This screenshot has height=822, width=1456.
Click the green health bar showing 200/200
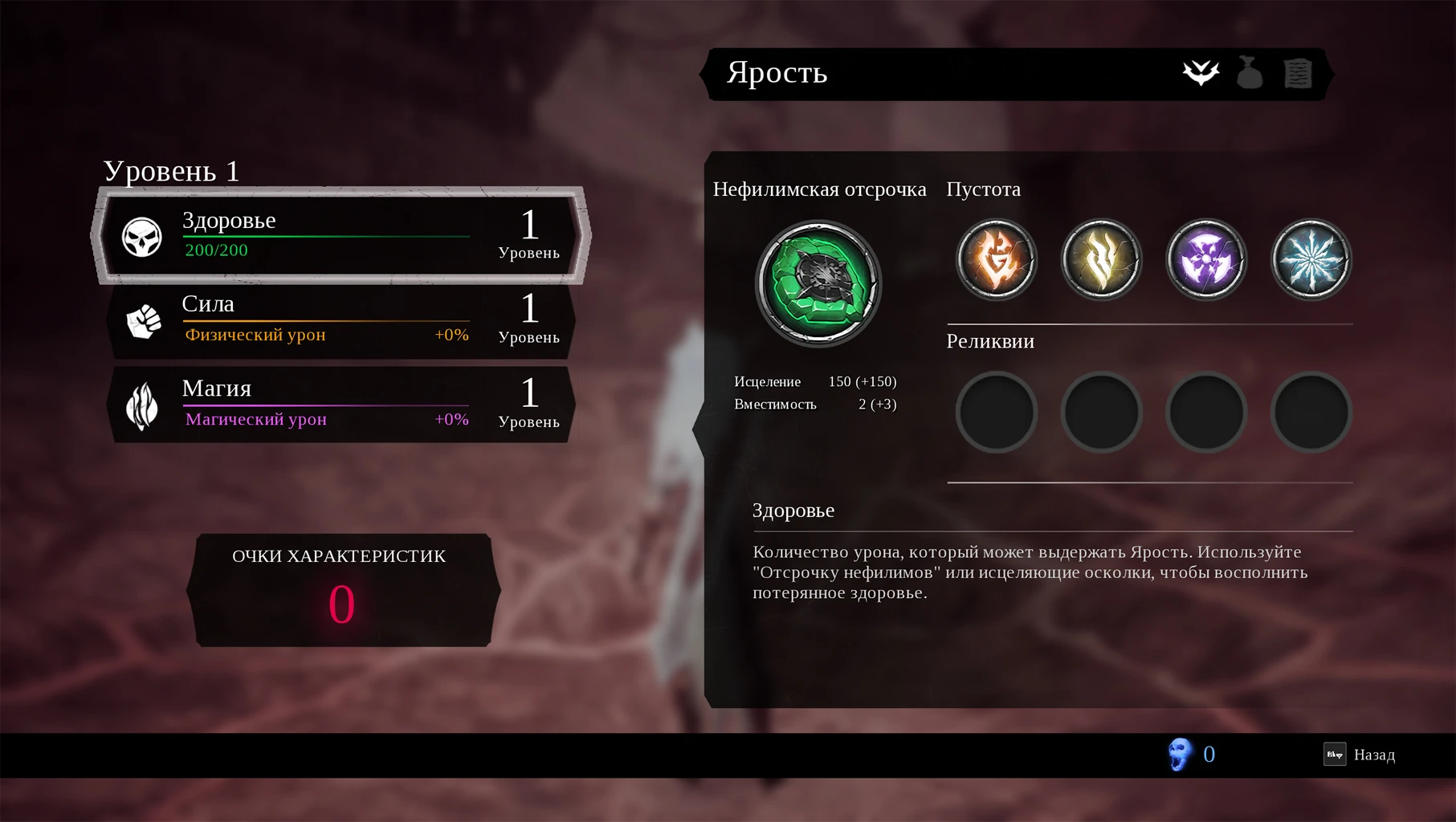[325, 239]
